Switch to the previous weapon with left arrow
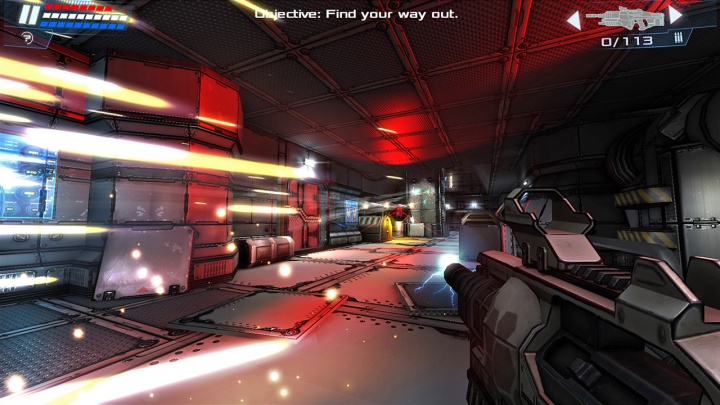 point(573,19)
